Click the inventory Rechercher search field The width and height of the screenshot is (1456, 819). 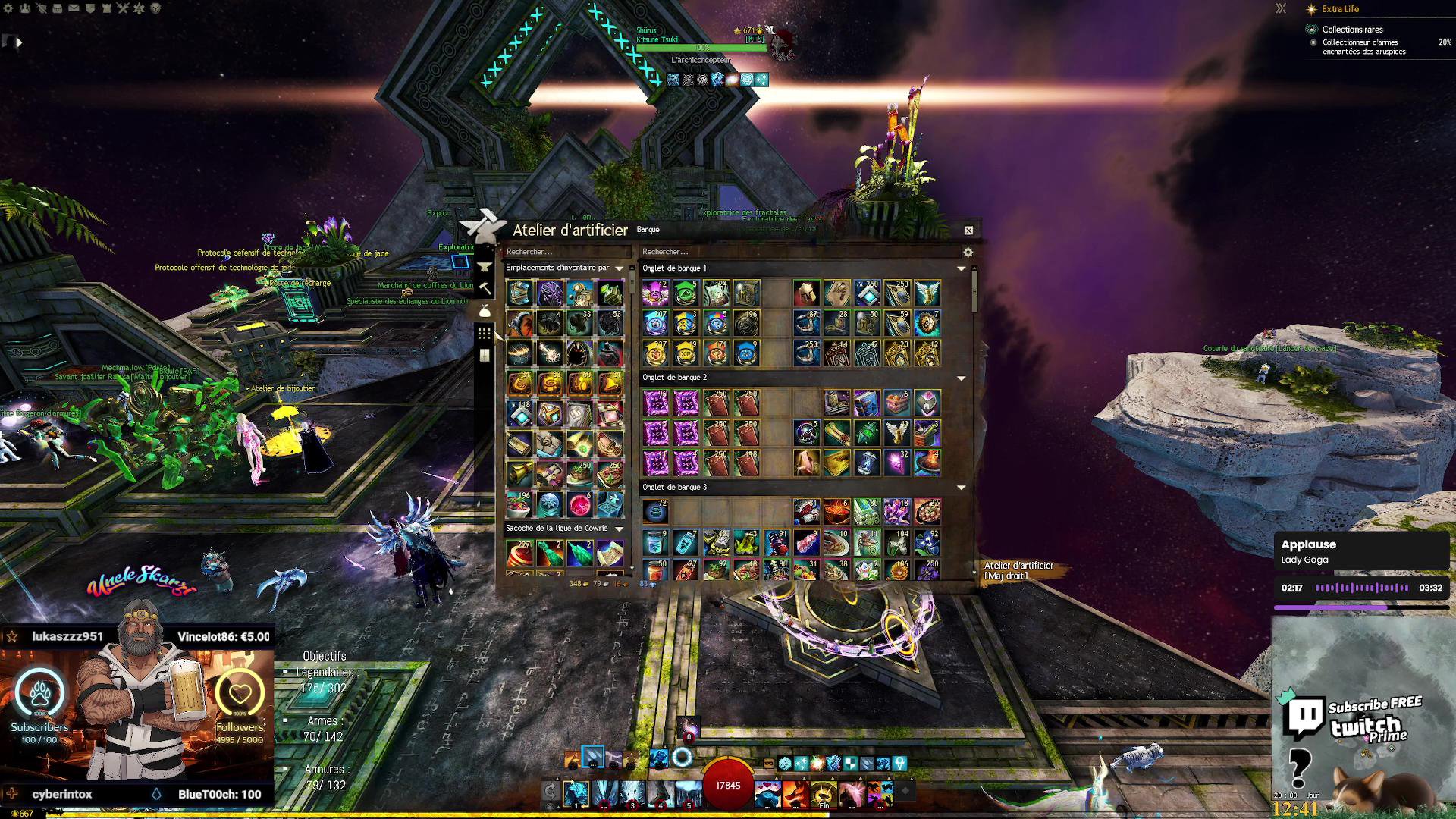(565, 252)
